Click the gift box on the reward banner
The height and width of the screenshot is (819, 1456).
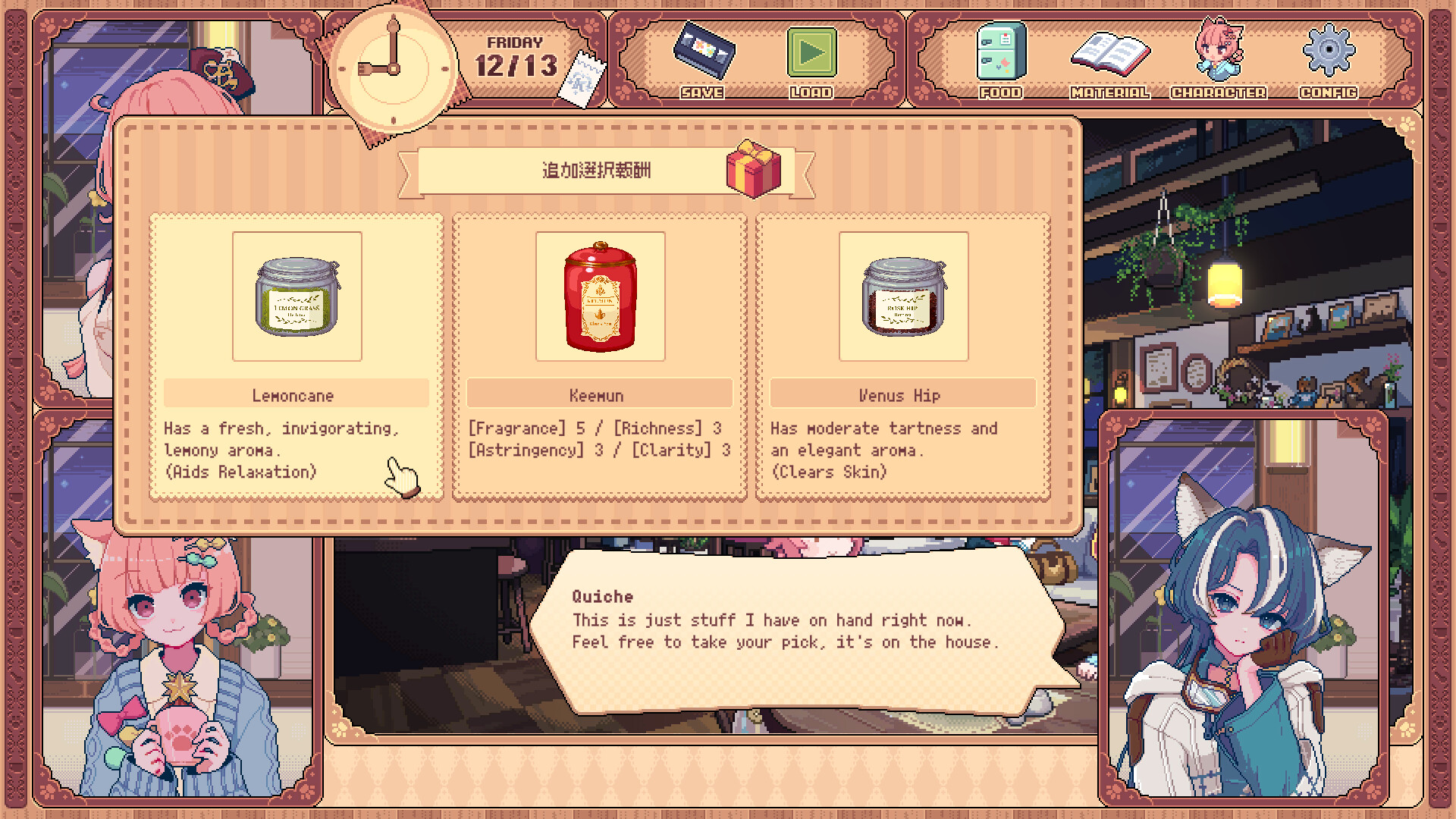[x=755, y=168]
